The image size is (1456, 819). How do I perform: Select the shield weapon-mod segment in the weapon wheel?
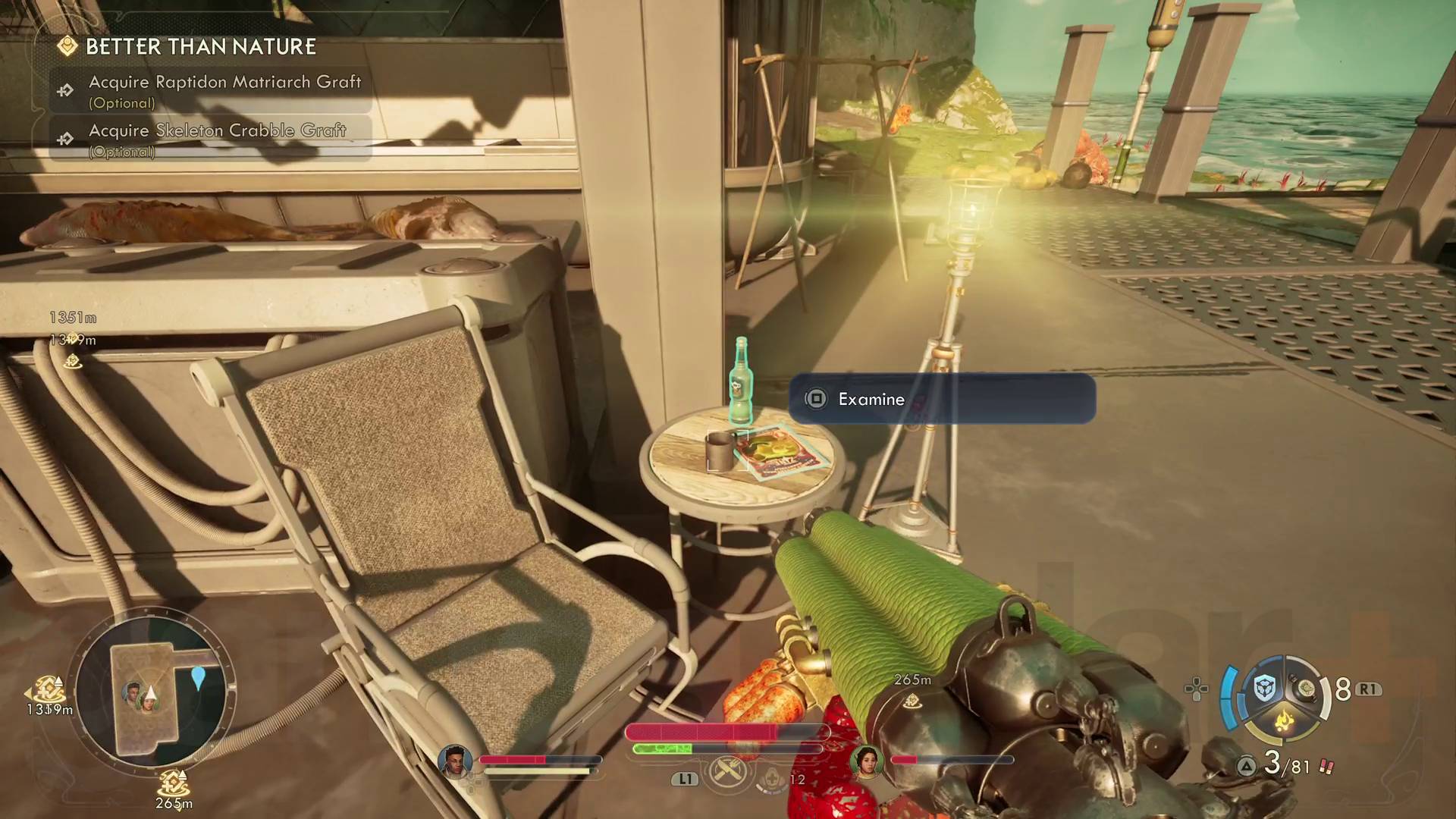coord(1264,686)
